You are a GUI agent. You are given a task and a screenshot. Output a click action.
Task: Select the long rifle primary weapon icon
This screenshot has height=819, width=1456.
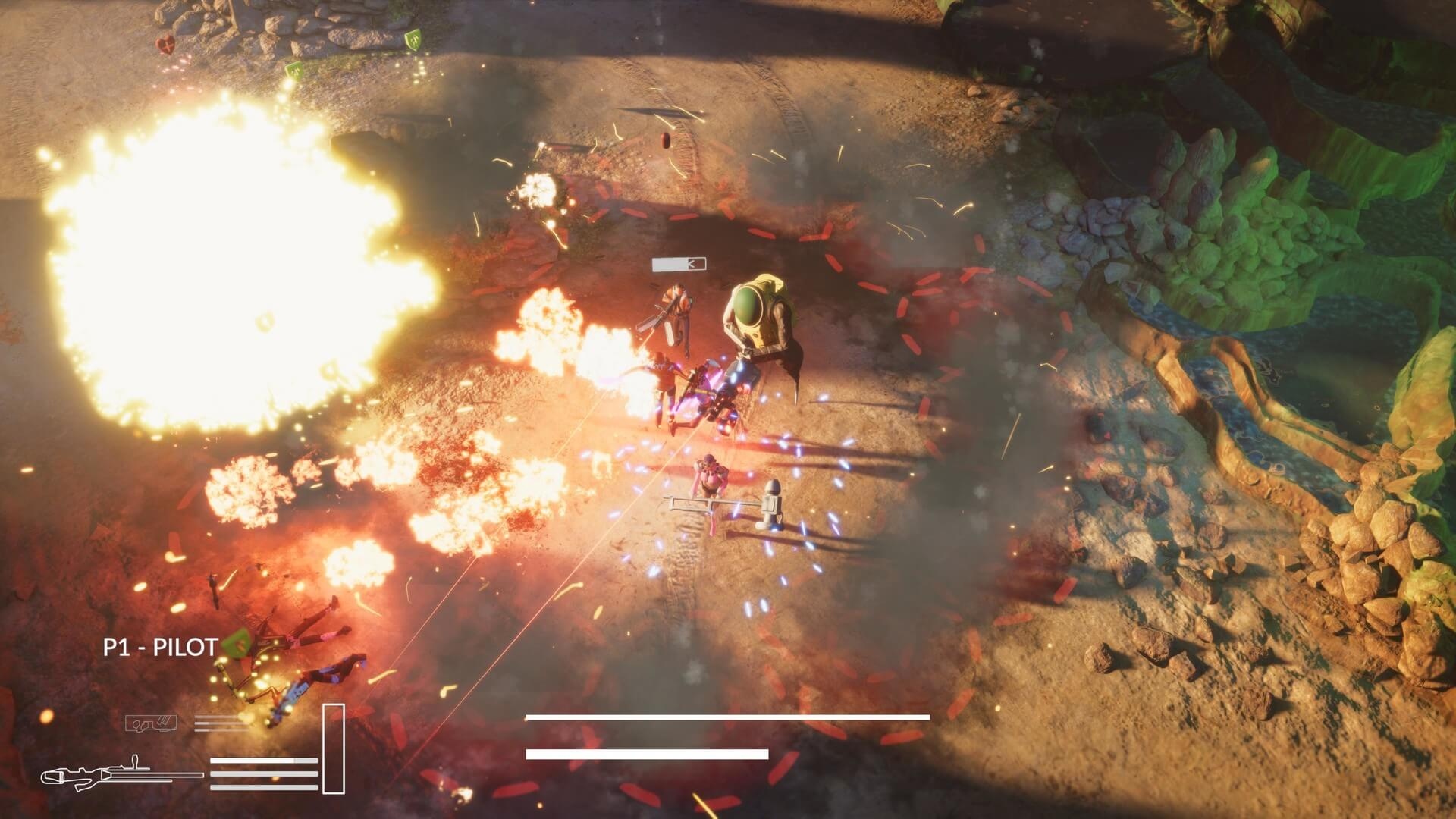click(x=121, y=775)
